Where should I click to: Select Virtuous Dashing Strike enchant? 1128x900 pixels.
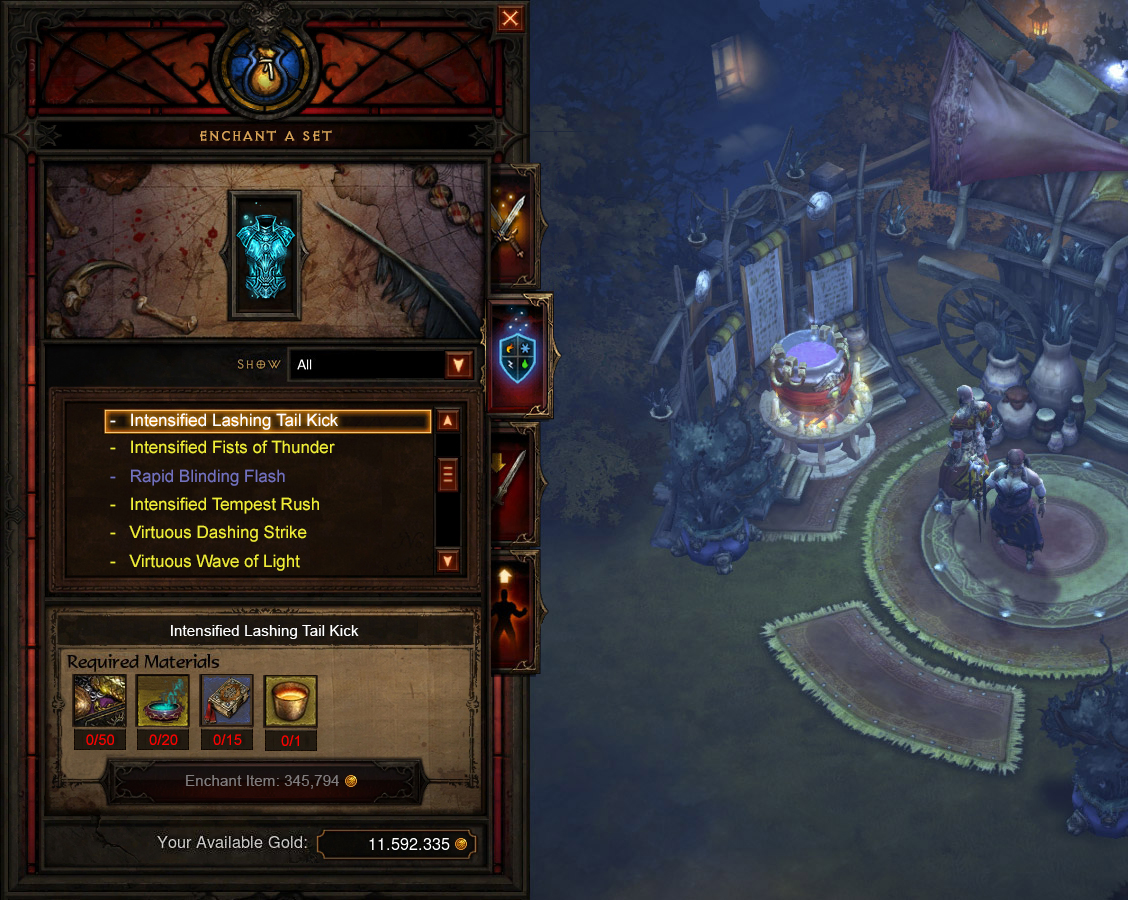[218, 533]
